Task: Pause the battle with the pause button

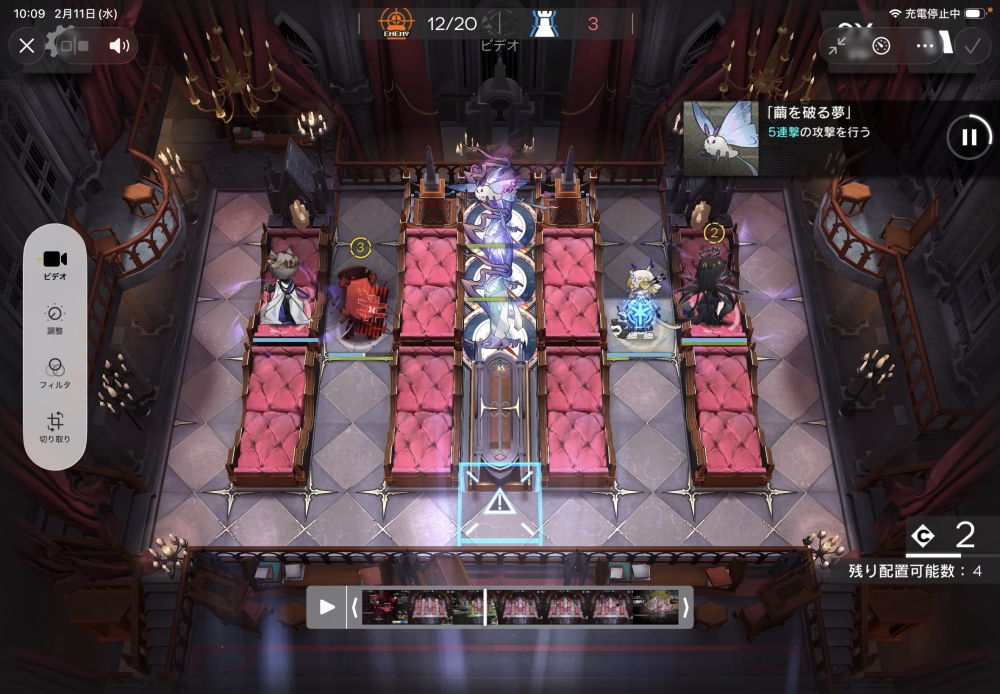Action: (x=968, y=138)
